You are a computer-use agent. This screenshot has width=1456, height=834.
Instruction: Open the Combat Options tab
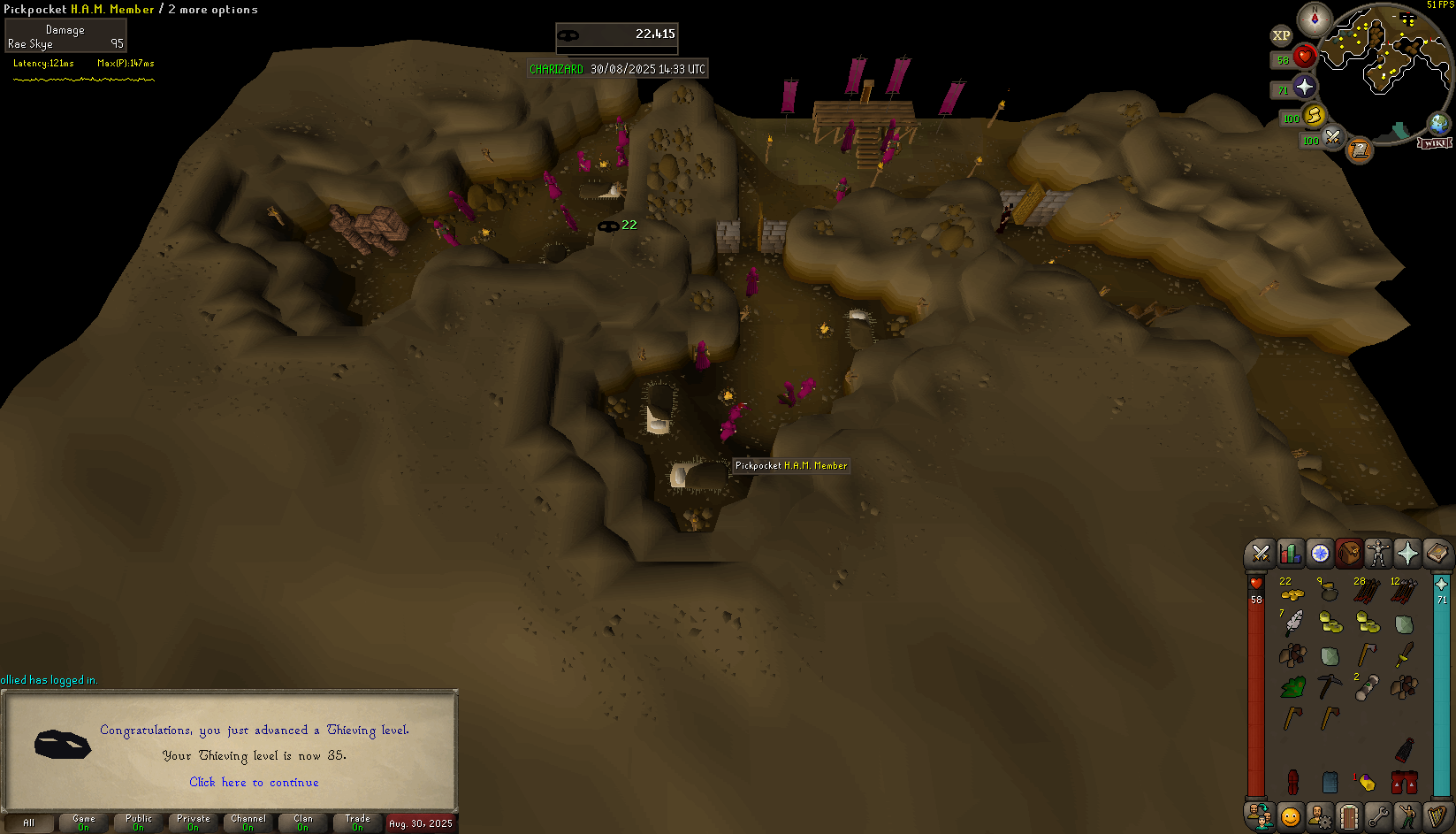point(1261,554)
